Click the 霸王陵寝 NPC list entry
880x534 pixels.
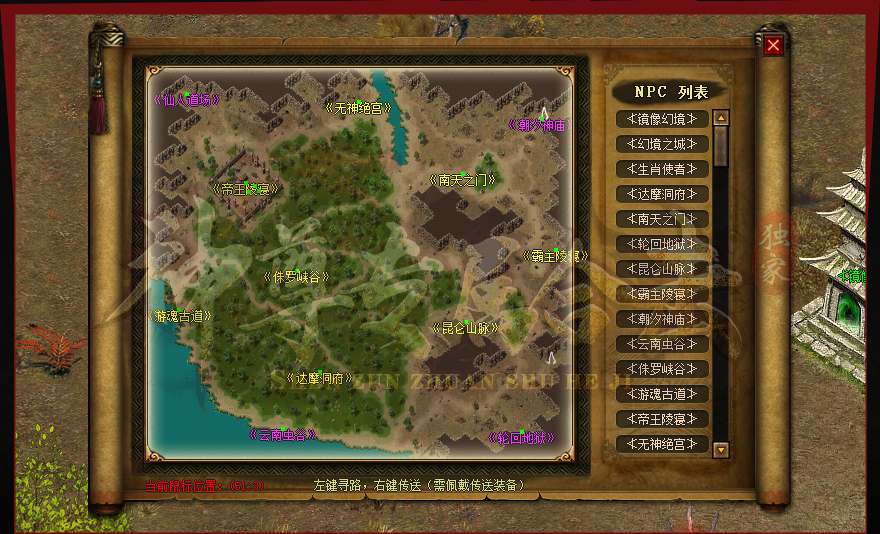pyautogui.click(x=662, y=294)
